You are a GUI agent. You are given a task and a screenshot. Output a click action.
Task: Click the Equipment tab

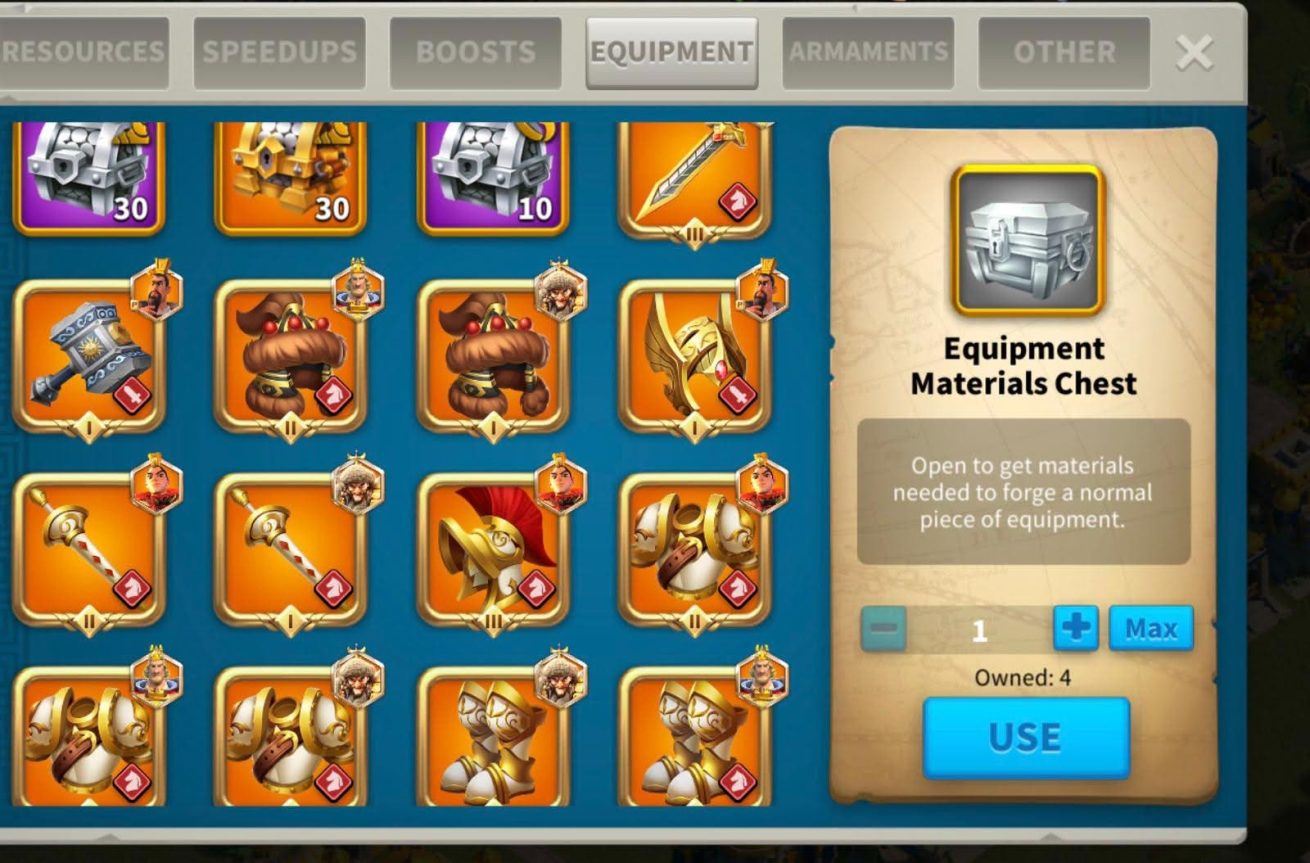(671, 53)
